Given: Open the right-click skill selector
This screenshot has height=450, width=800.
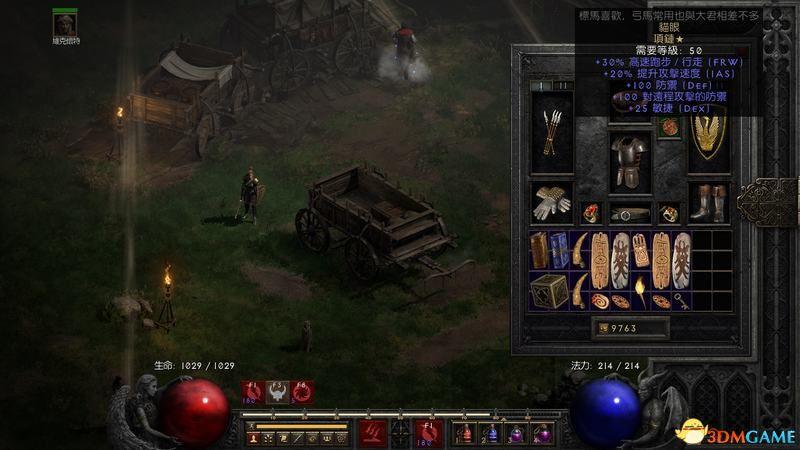Looking at the screenshot, I should 429,434.
